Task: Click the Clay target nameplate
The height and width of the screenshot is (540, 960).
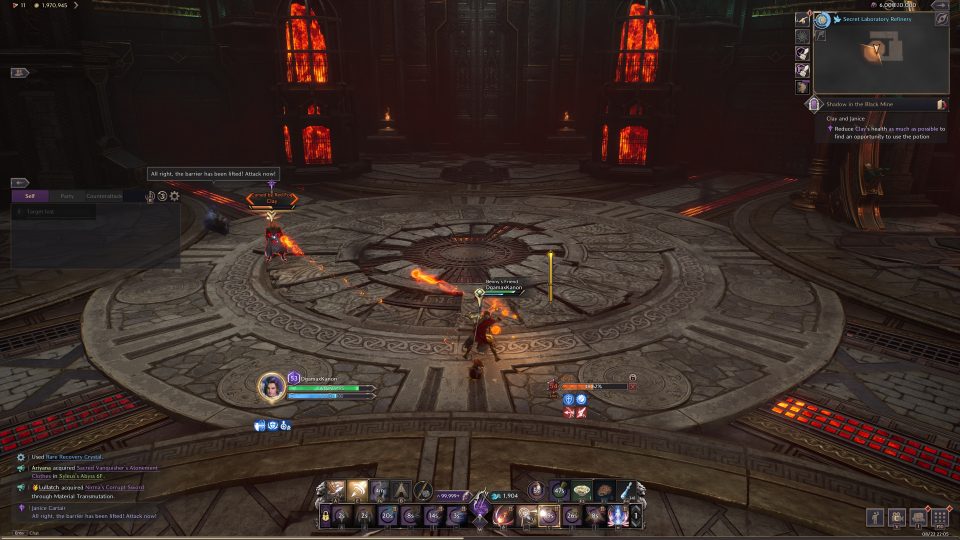Action: point(271,200)
